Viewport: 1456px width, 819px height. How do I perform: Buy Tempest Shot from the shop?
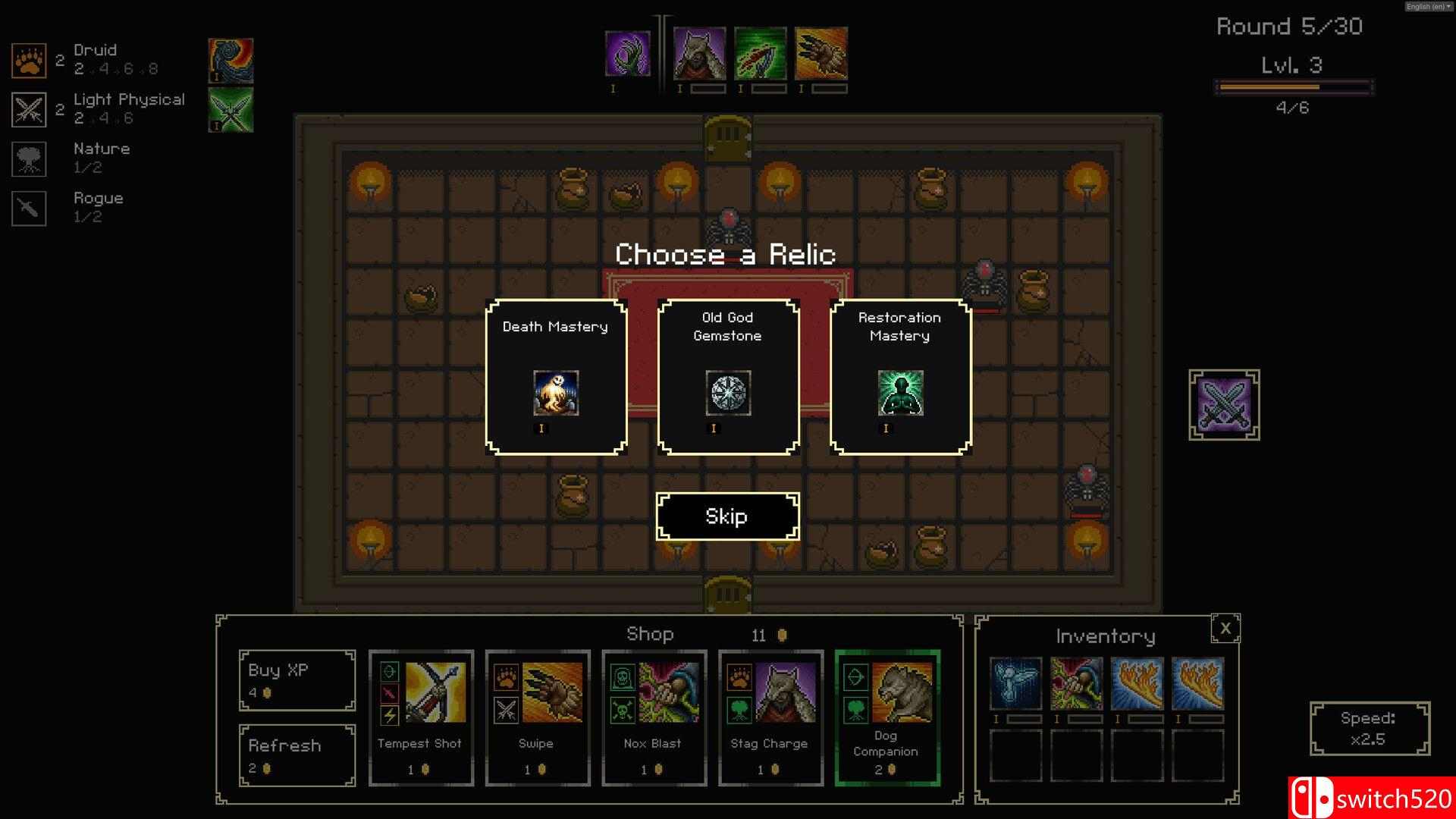pos(421,717)
